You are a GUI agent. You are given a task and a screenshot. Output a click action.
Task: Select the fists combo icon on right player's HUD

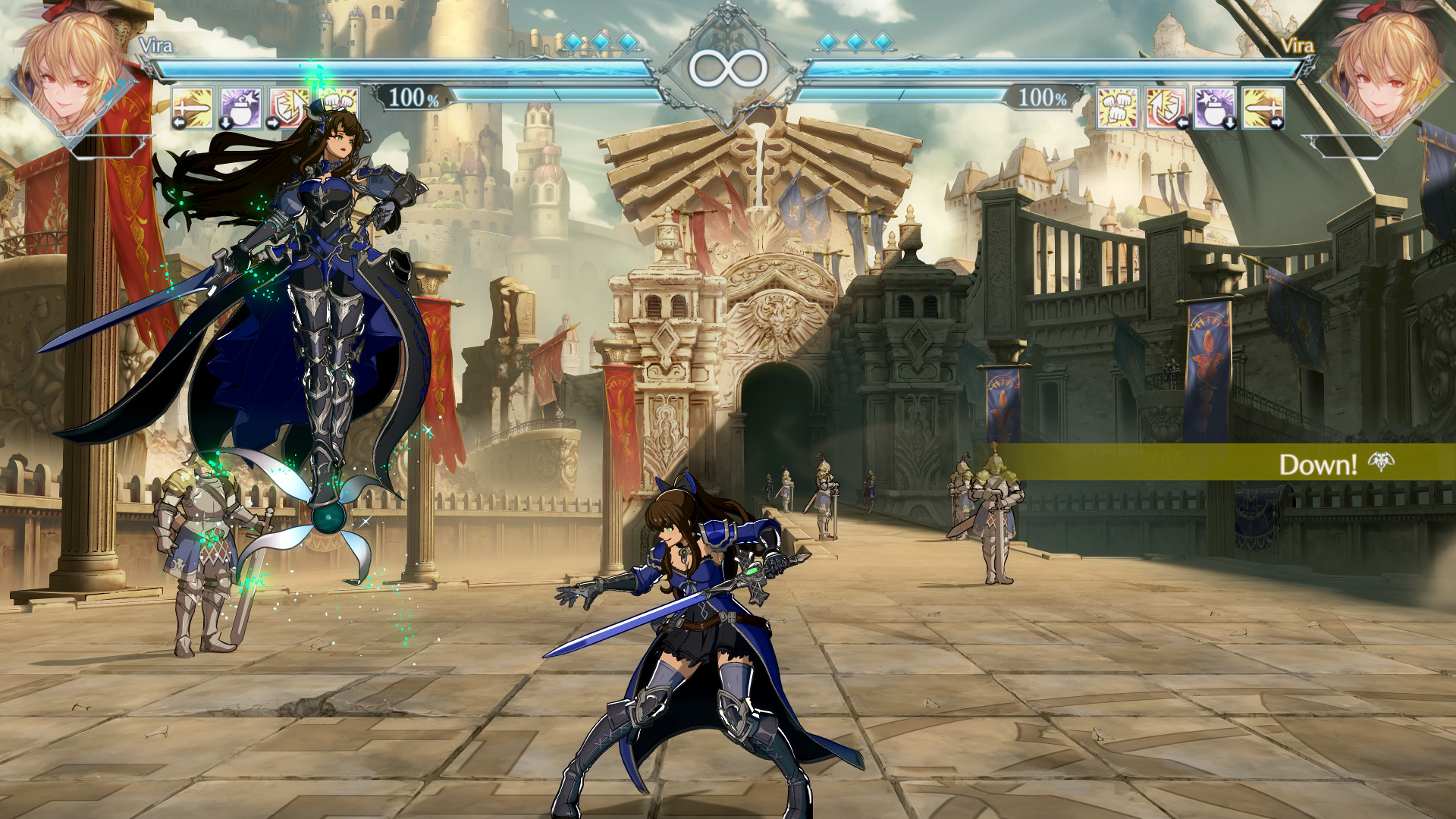[x=1117, y=108]
